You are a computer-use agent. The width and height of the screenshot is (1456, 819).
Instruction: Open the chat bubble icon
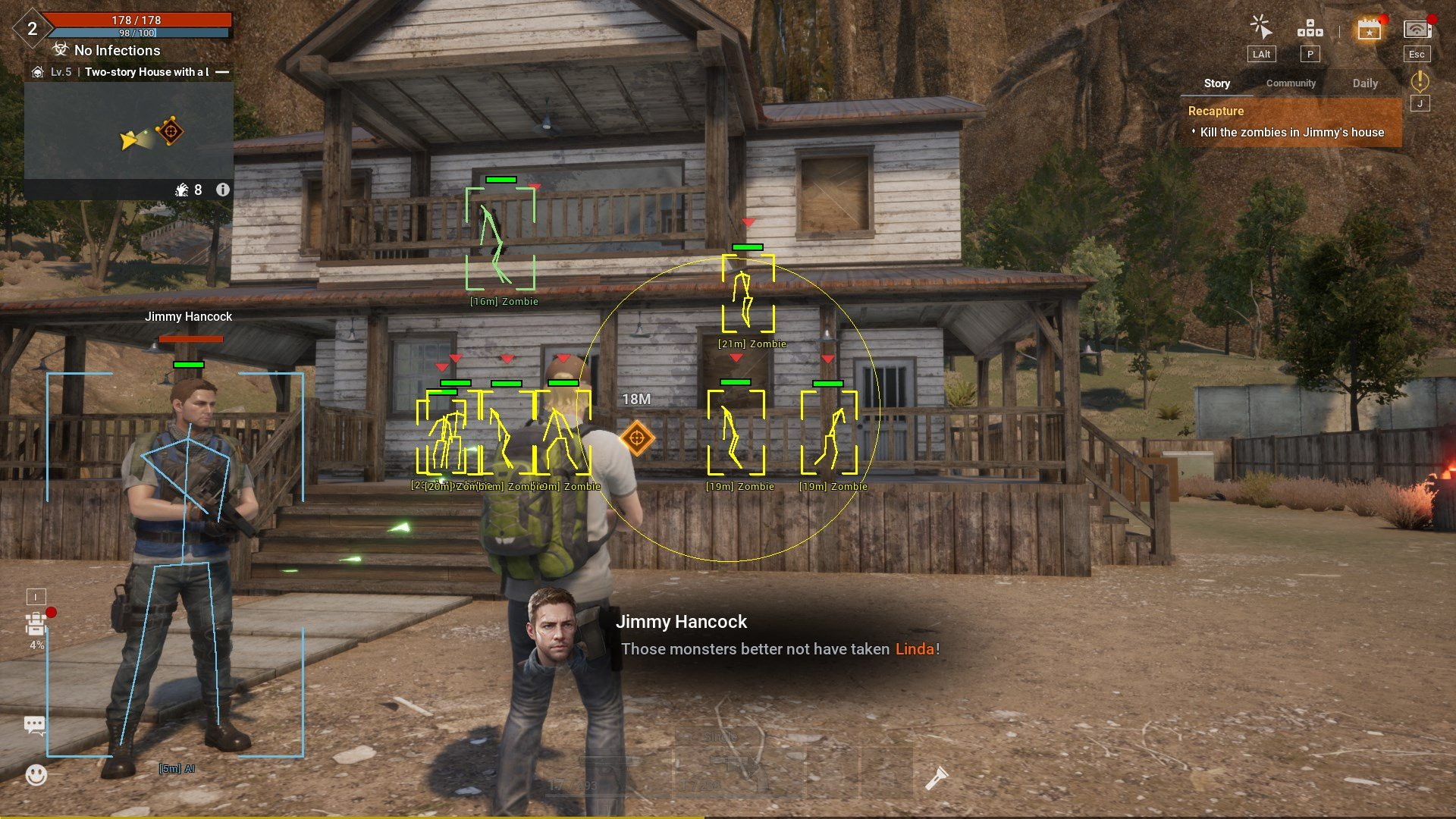click(x=35, y=725)
